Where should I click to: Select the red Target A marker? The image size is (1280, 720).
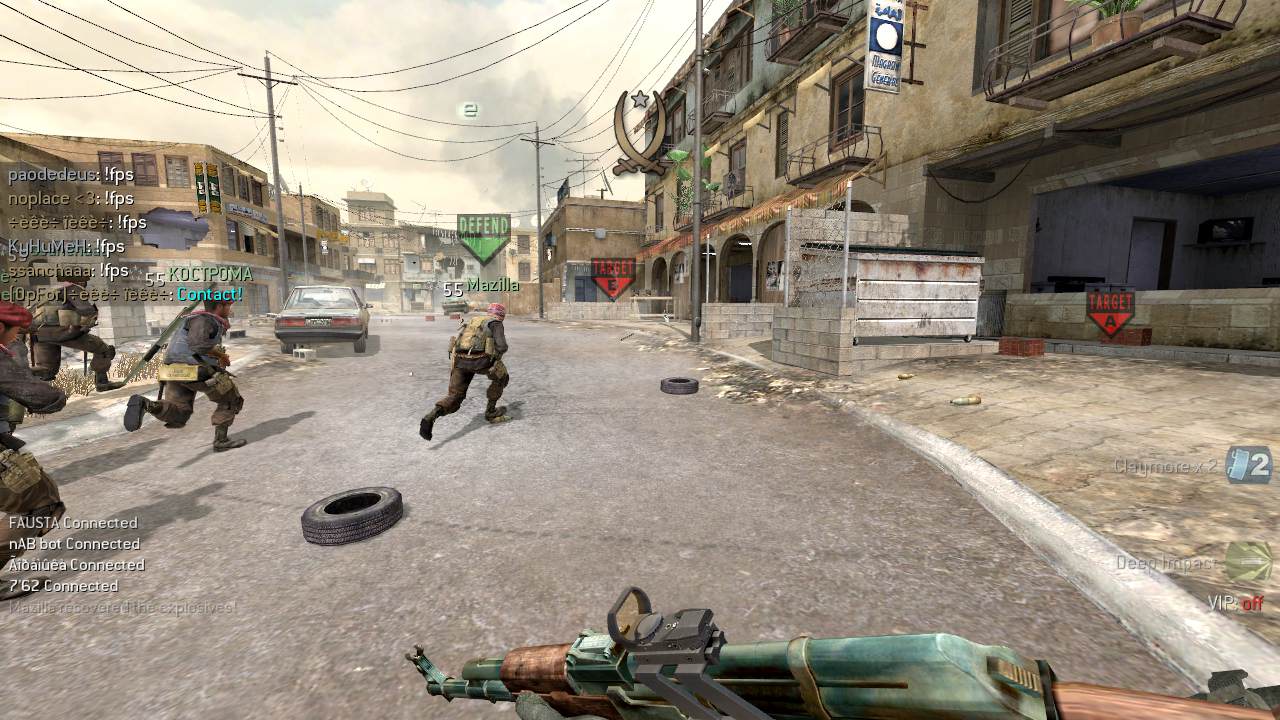[x=1110, y=311]
